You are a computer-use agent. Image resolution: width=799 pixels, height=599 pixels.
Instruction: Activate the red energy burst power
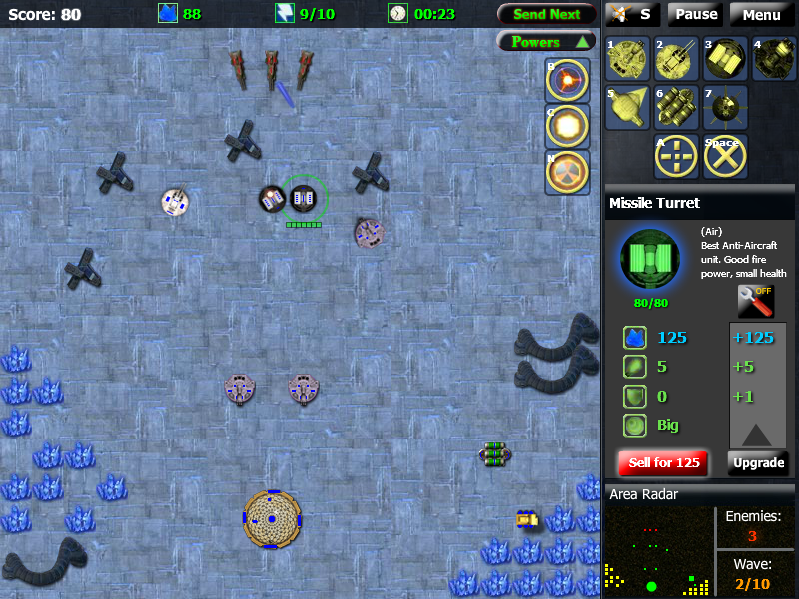(x=567, y=79)
